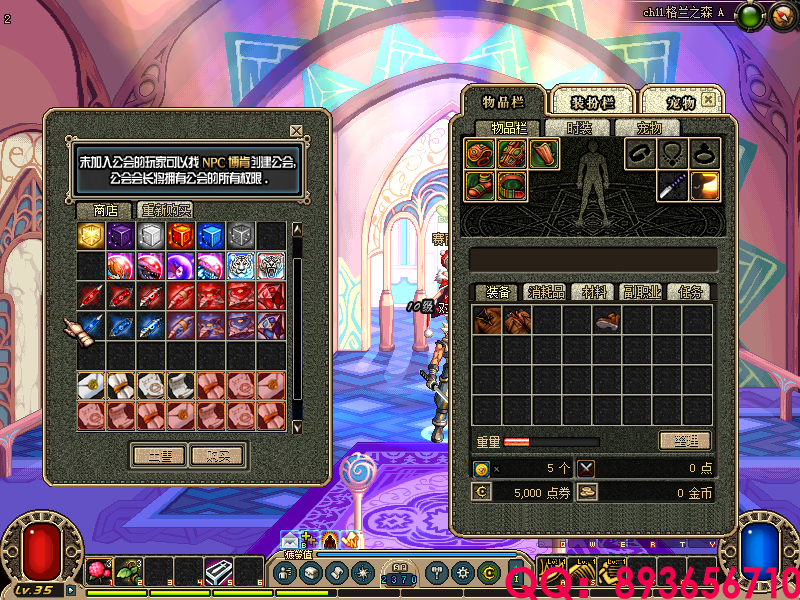Select the 商店 shop tab
800x600 pixels.
coord(105,210)
